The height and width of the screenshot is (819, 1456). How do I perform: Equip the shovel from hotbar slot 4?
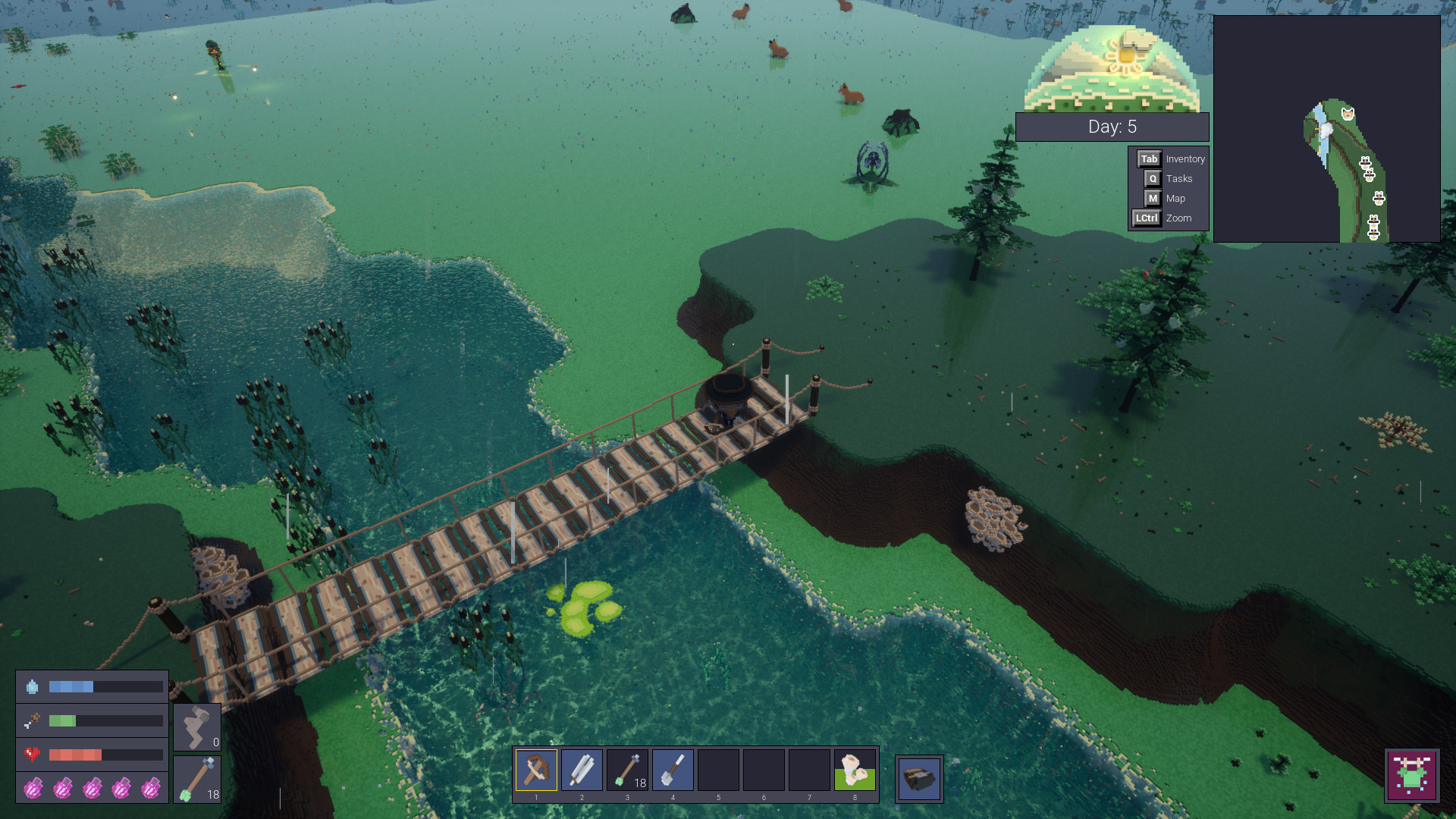tap(673, 770)
